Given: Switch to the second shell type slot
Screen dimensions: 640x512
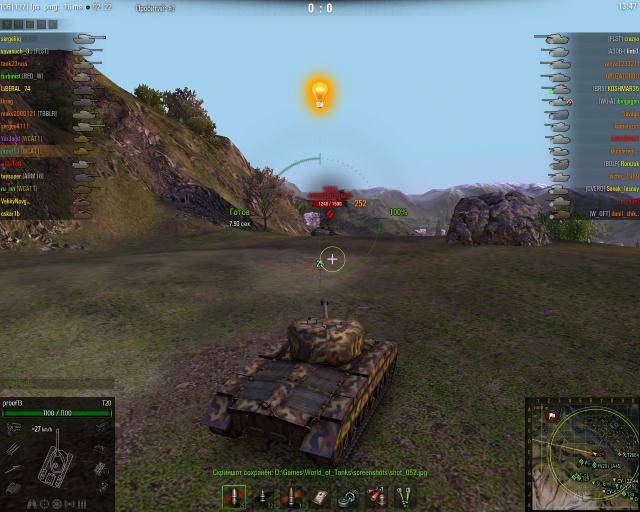Looking at the screenshot, I should (262, 497).
